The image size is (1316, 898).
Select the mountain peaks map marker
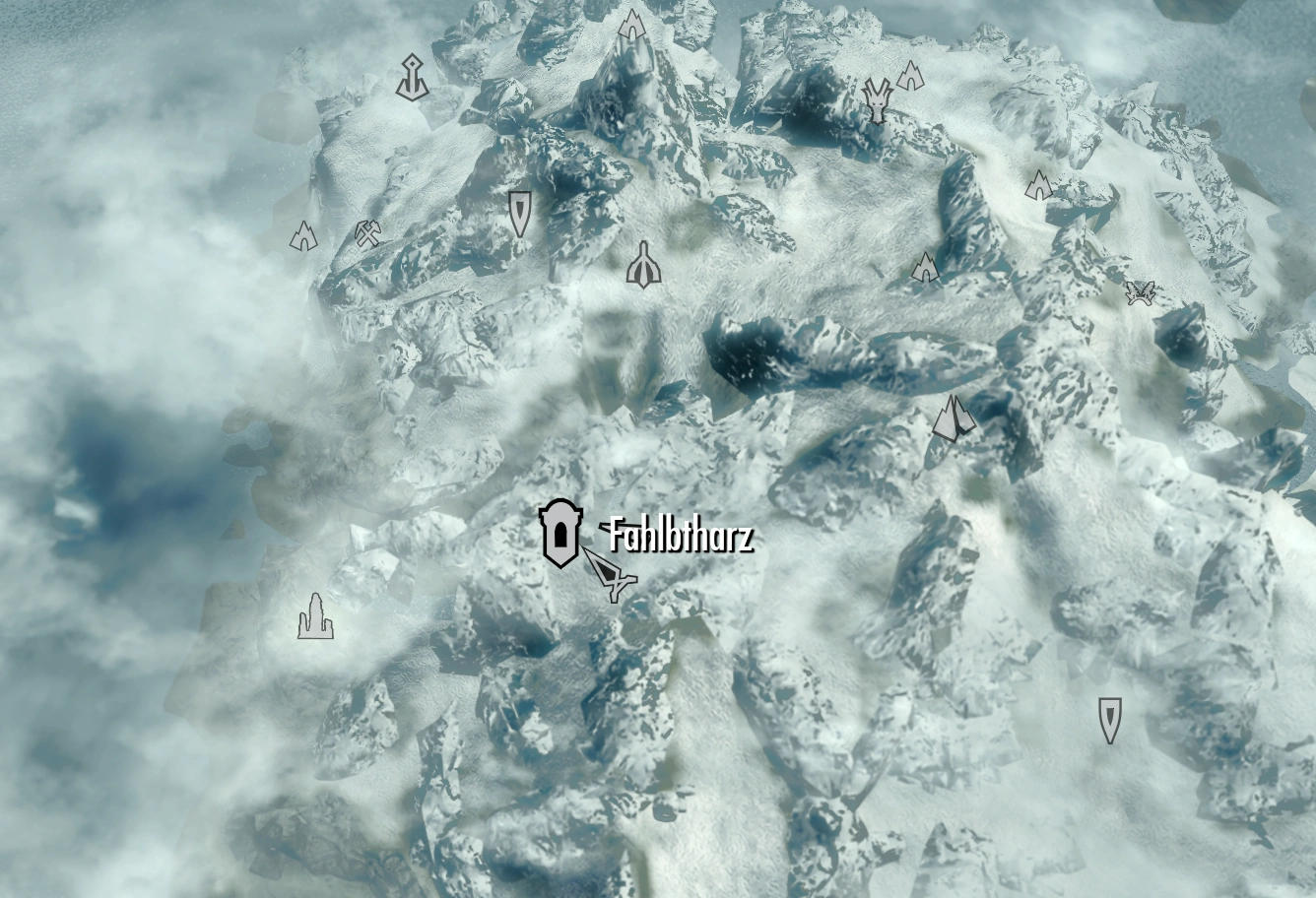click(x=953, y=418)
